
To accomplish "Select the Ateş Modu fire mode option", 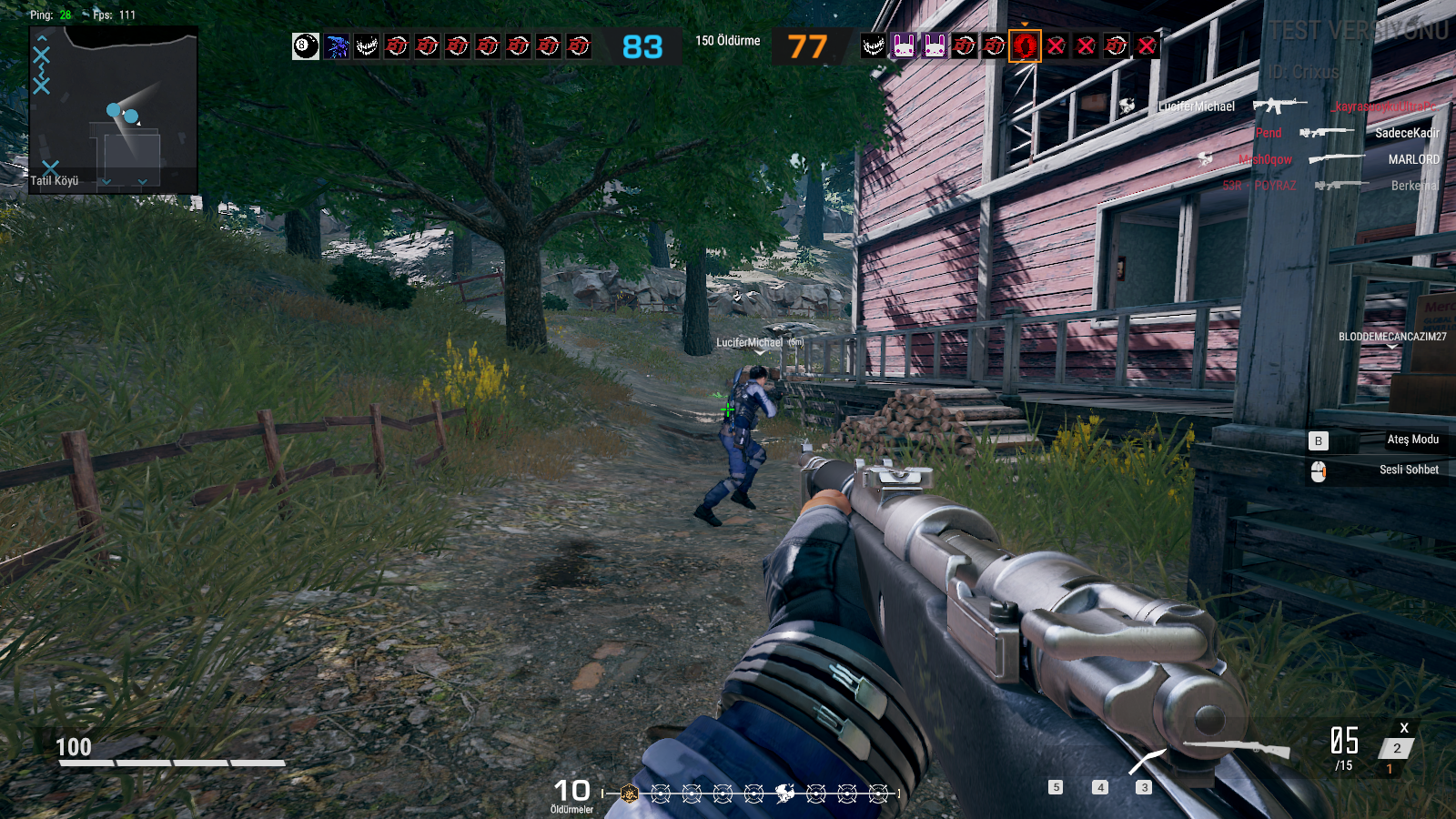I will click(1412, 440).
